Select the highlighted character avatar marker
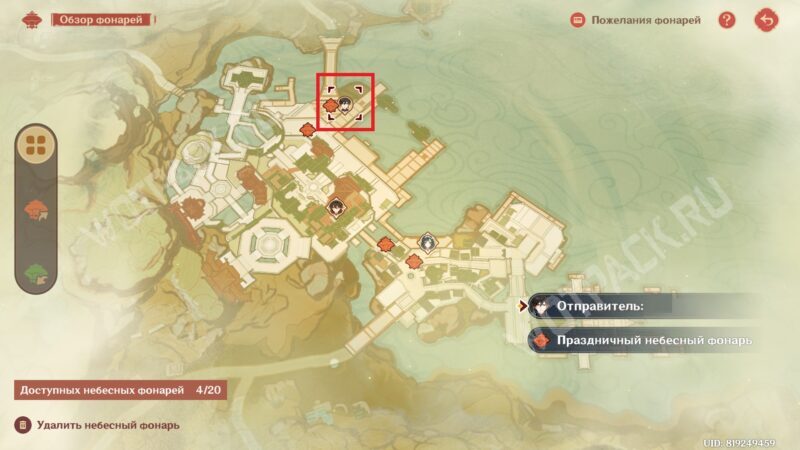 346,102
